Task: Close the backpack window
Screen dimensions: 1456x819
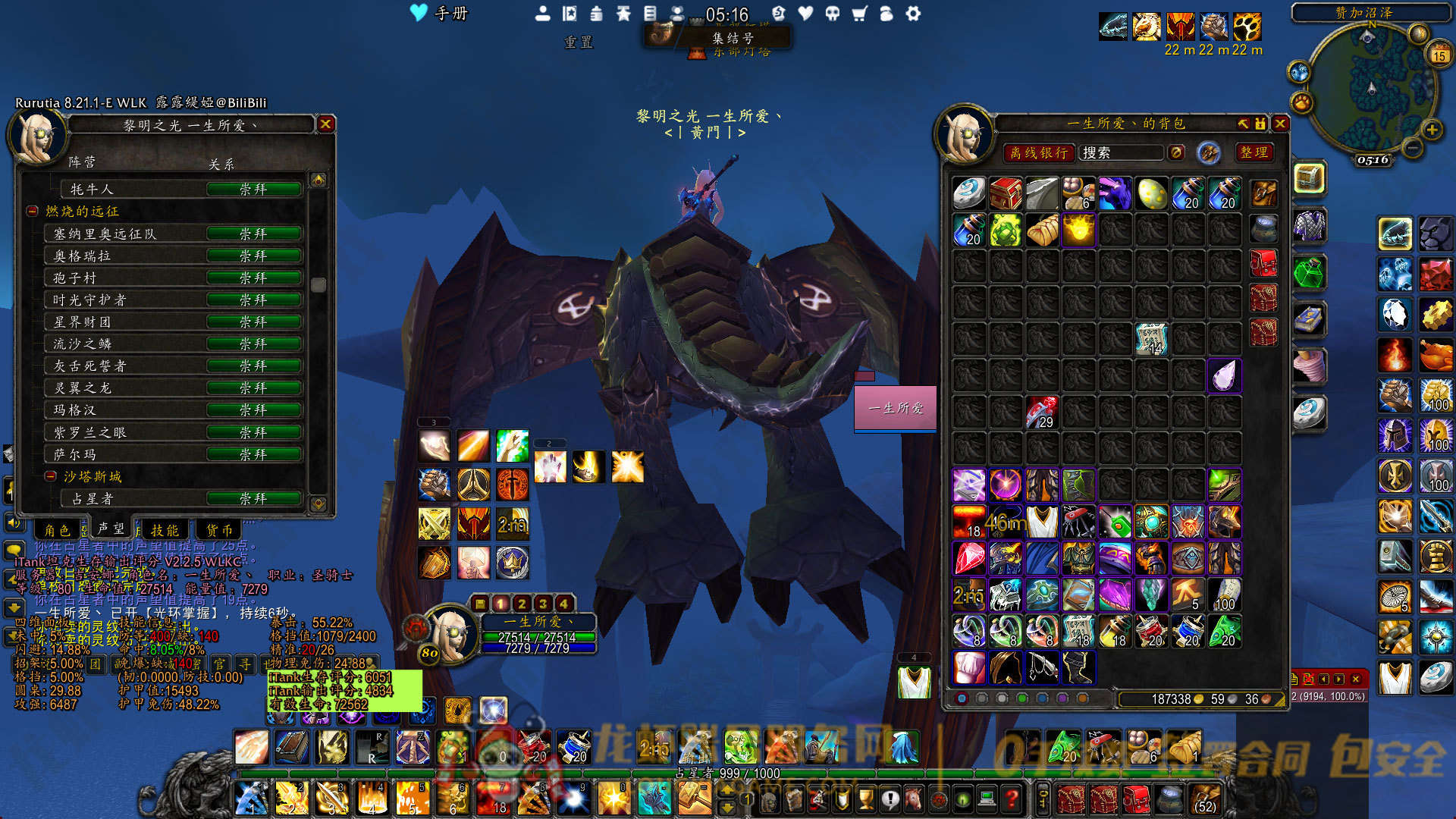Action: (x=1280, y=124)
